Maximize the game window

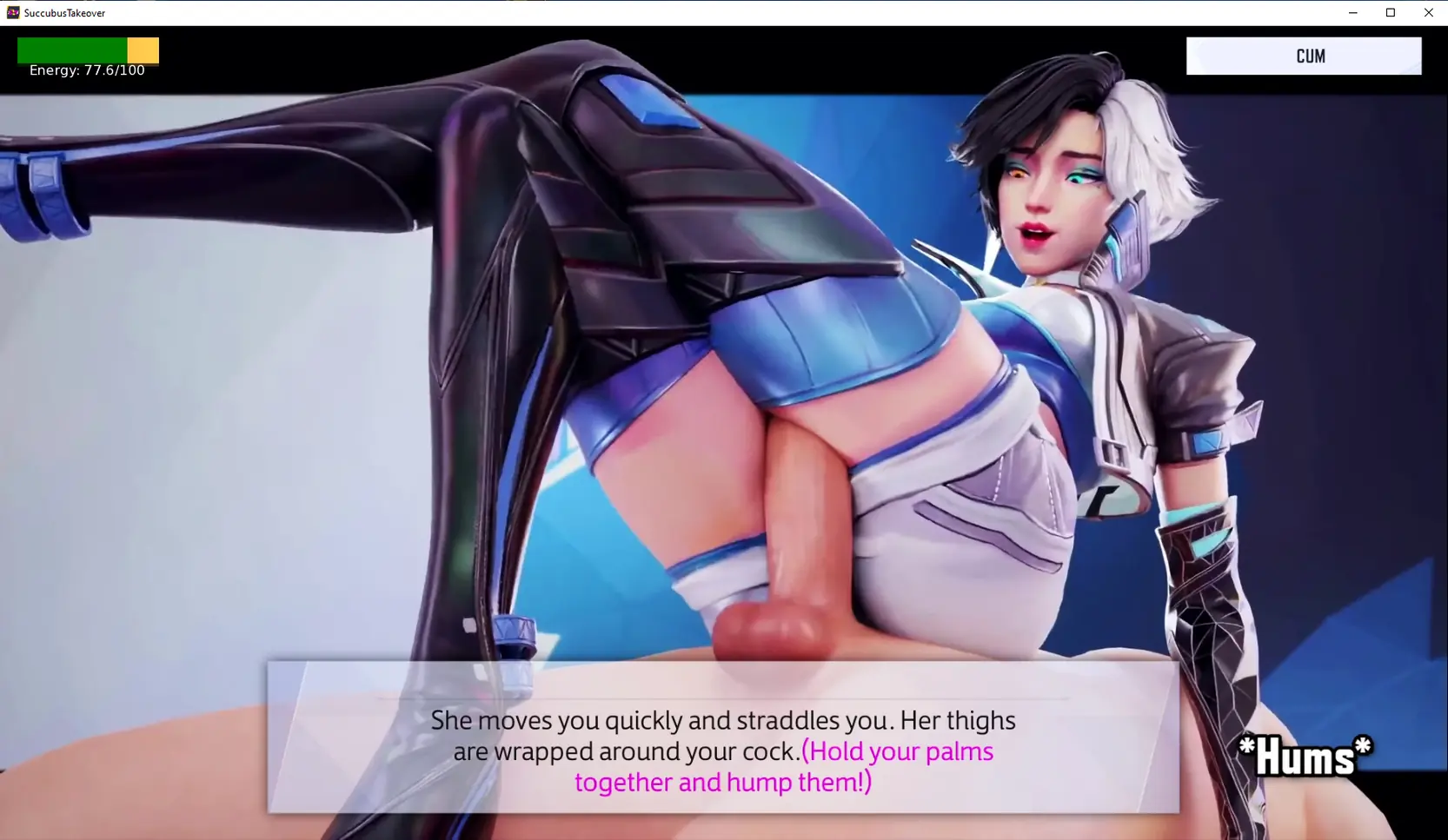click(1391, 12)
